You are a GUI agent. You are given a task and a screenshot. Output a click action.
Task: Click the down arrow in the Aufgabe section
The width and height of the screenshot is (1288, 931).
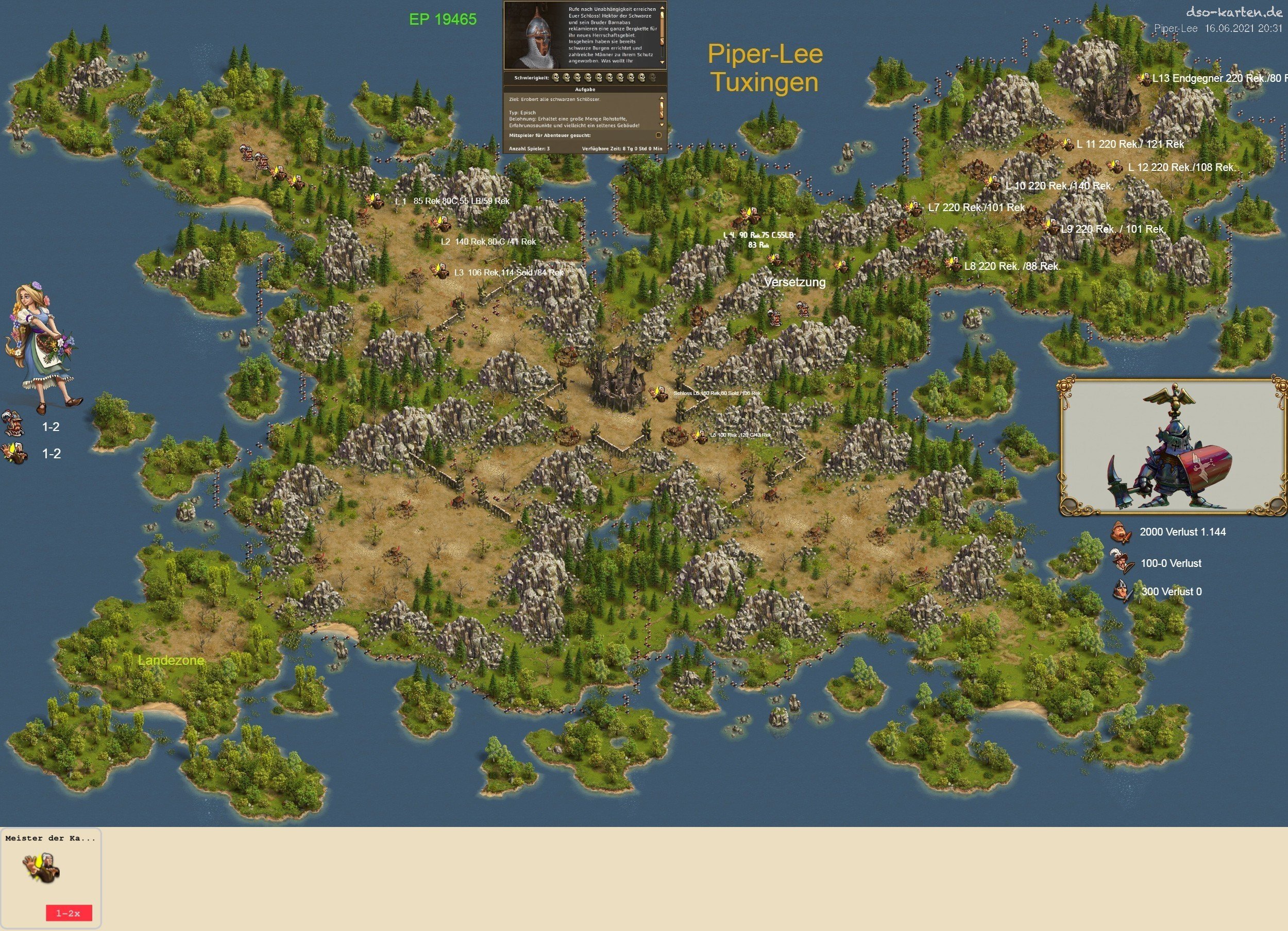coord(661,124)
